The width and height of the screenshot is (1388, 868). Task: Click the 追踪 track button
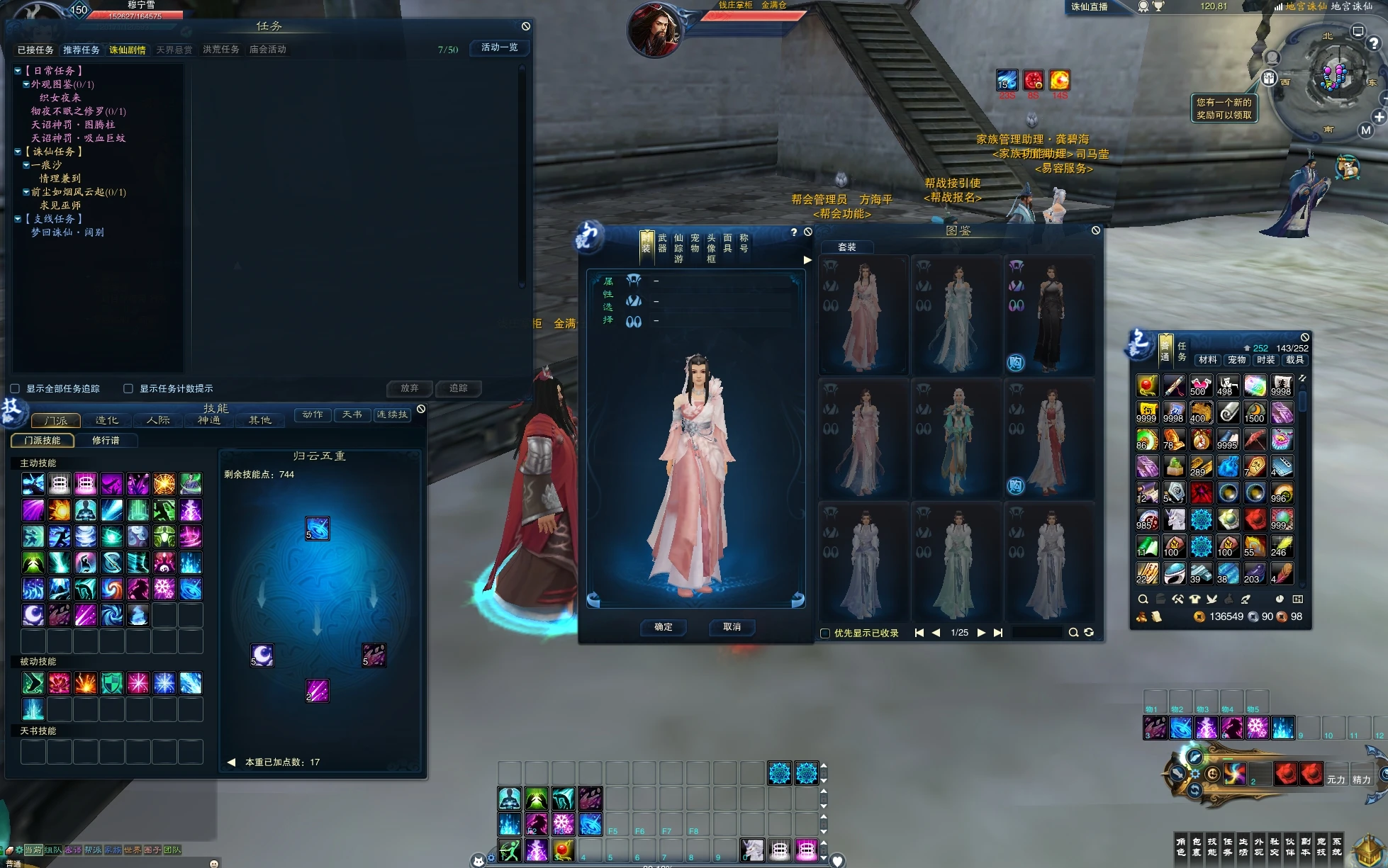click(x=458, y=388)
